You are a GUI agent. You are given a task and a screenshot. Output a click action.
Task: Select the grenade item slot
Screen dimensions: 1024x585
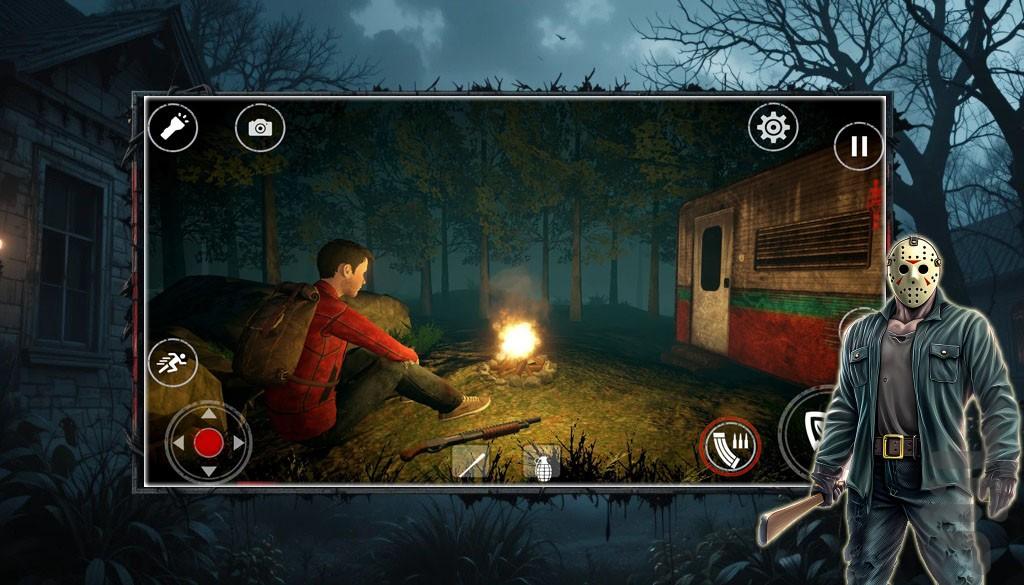pyautogui.click(x=541, y=465)
